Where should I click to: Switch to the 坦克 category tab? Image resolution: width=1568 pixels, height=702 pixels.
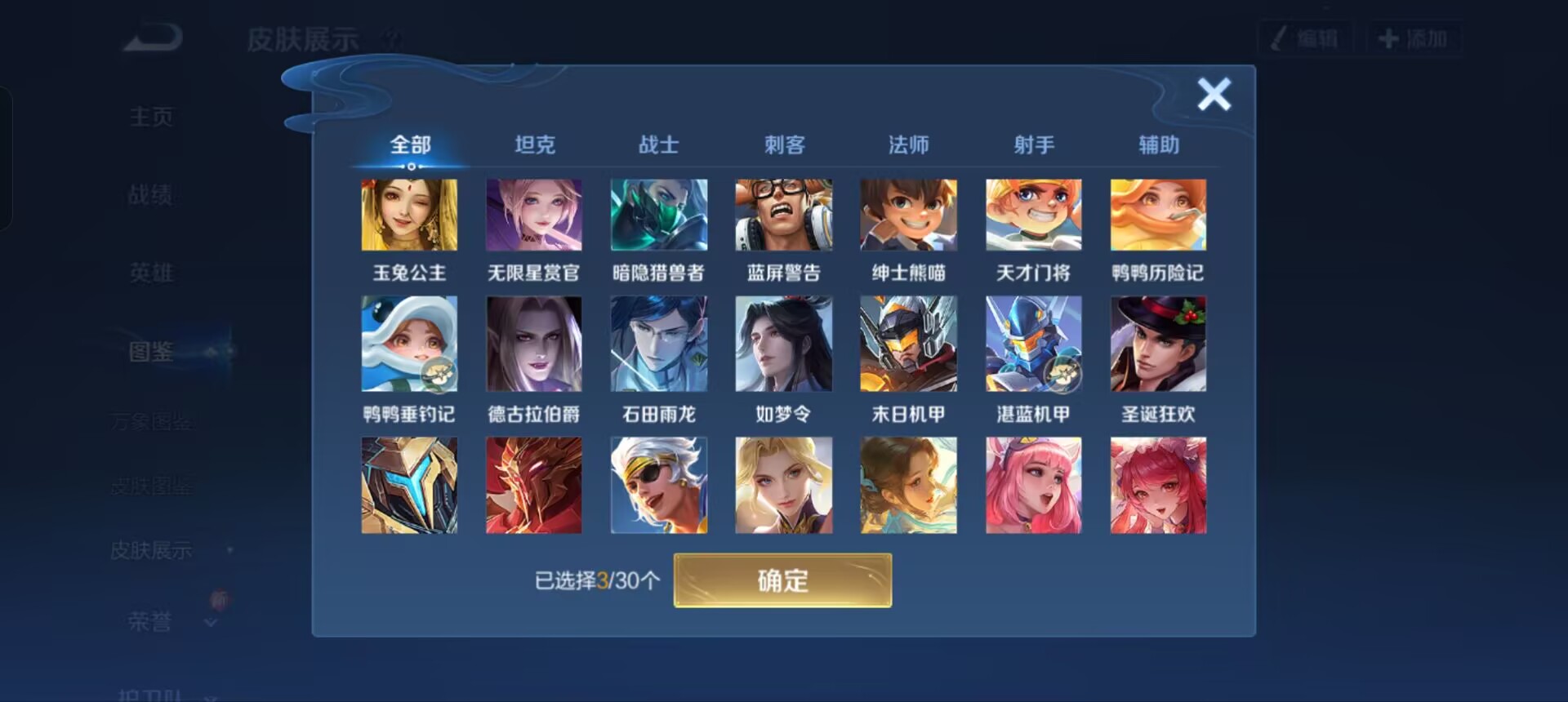(x=535, y=144)
